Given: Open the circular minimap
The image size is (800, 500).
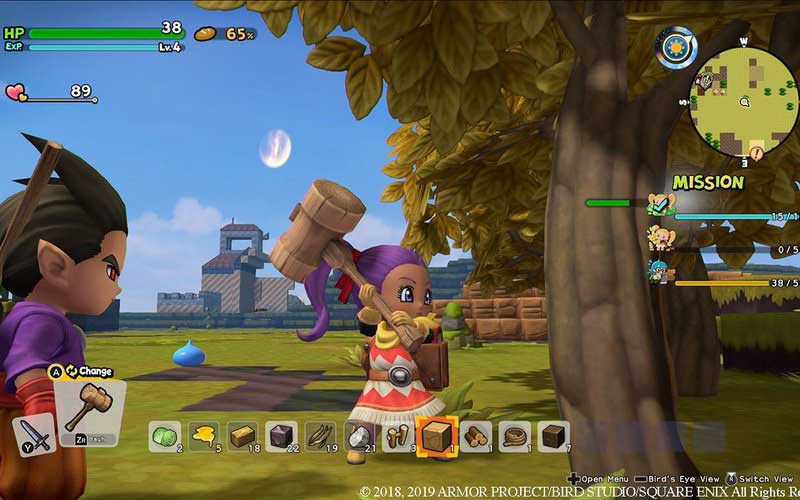Looking at the screenshot, I should click(x=744, y=100).
